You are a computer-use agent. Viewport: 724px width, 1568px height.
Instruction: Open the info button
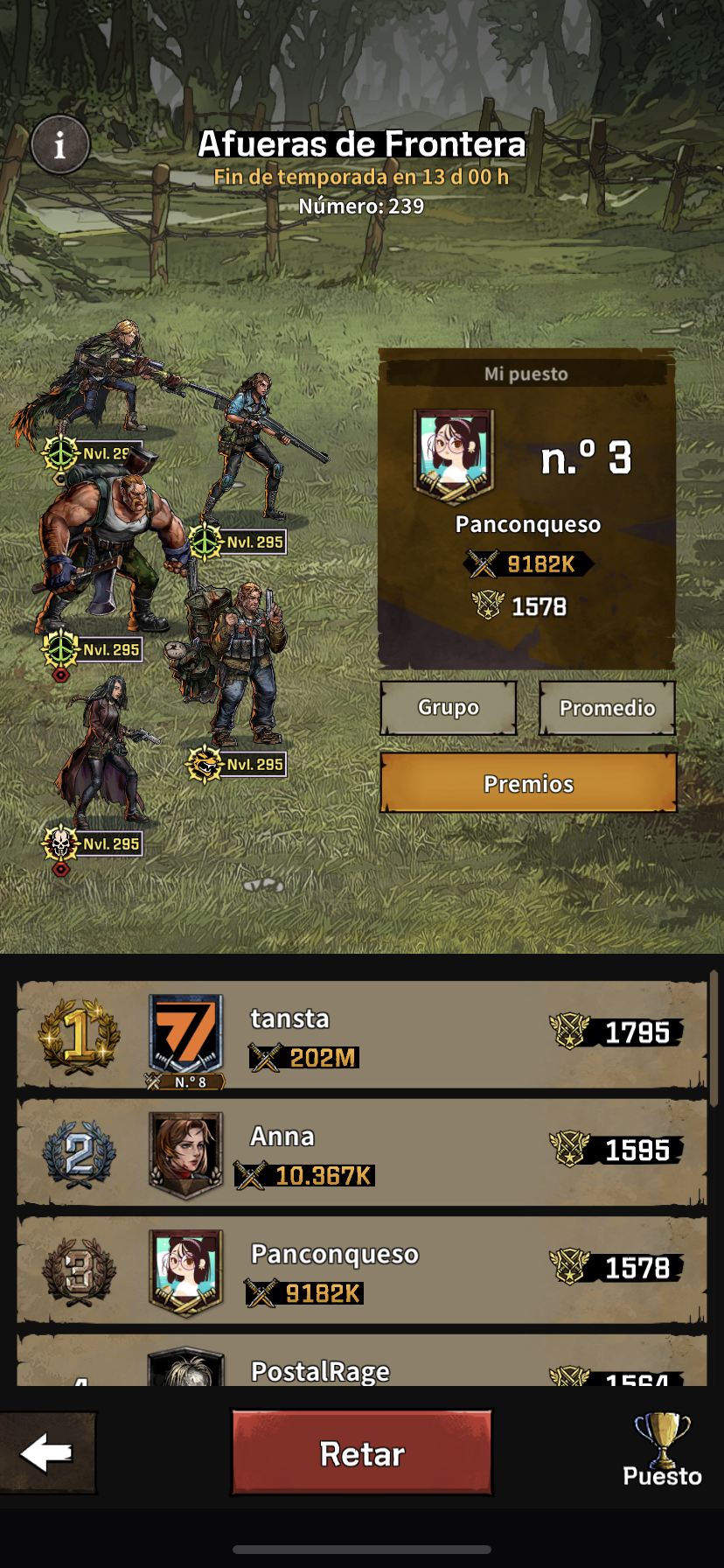coord(60,144)
